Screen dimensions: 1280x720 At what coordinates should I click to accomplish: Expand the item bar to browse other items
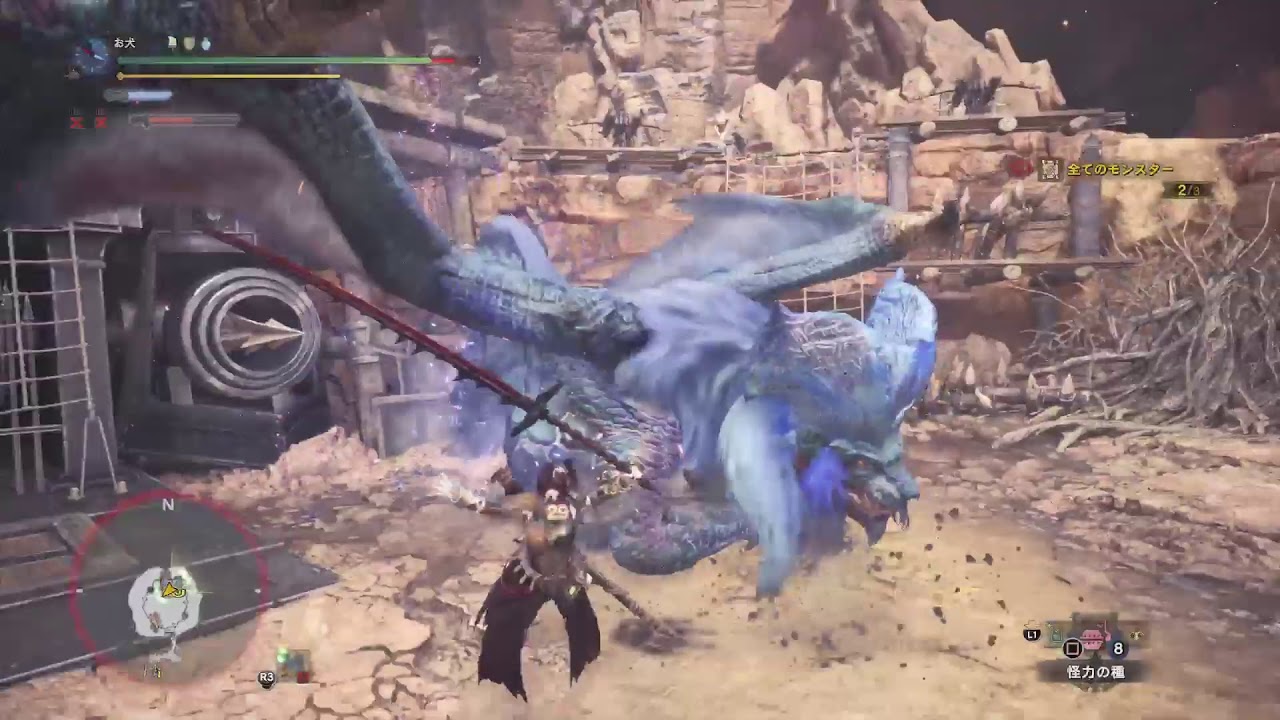[1032, 634]
